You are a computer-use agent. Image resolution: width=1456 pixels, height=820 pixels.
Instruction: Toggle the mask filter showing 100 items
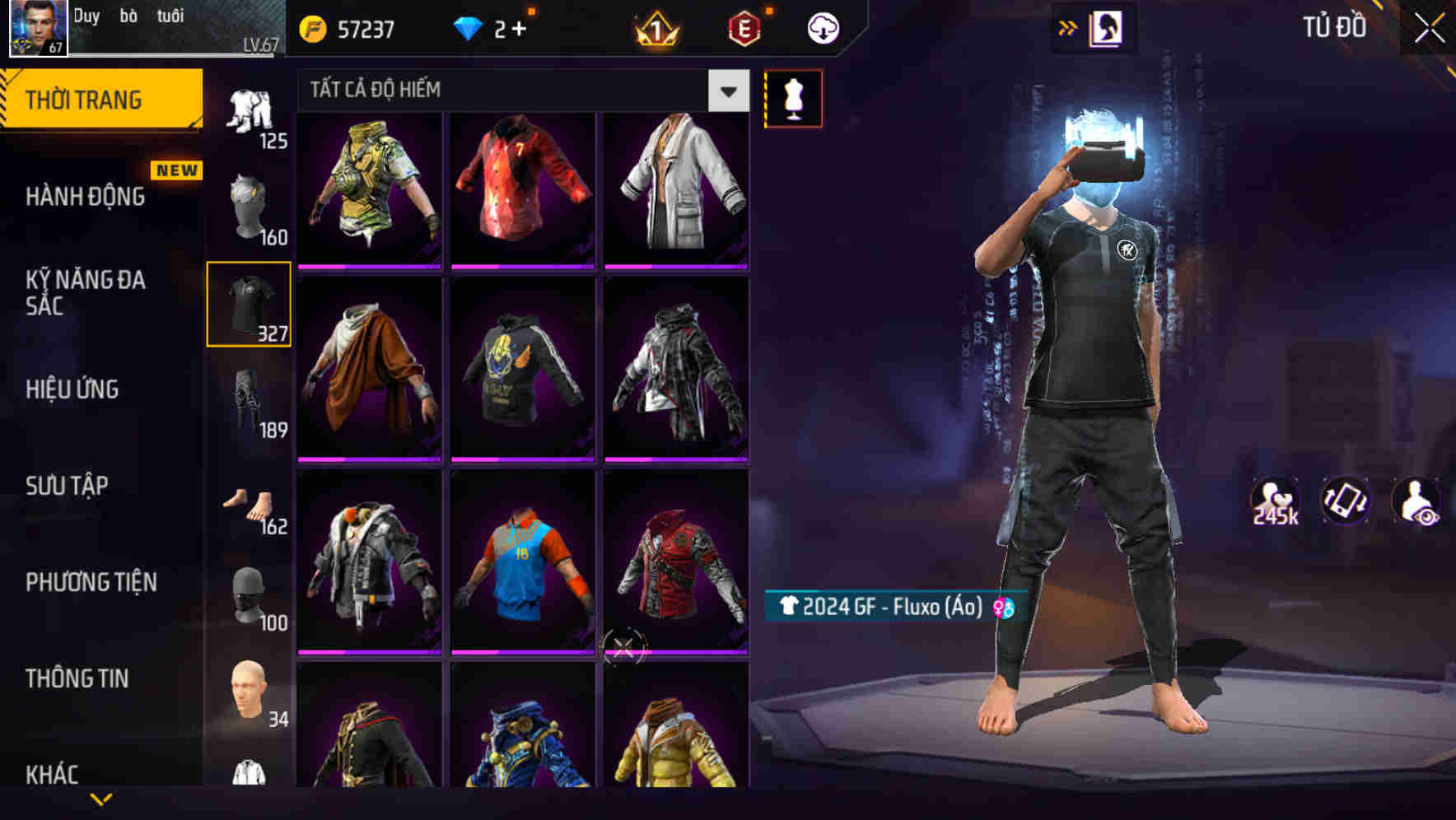[249, 595]
